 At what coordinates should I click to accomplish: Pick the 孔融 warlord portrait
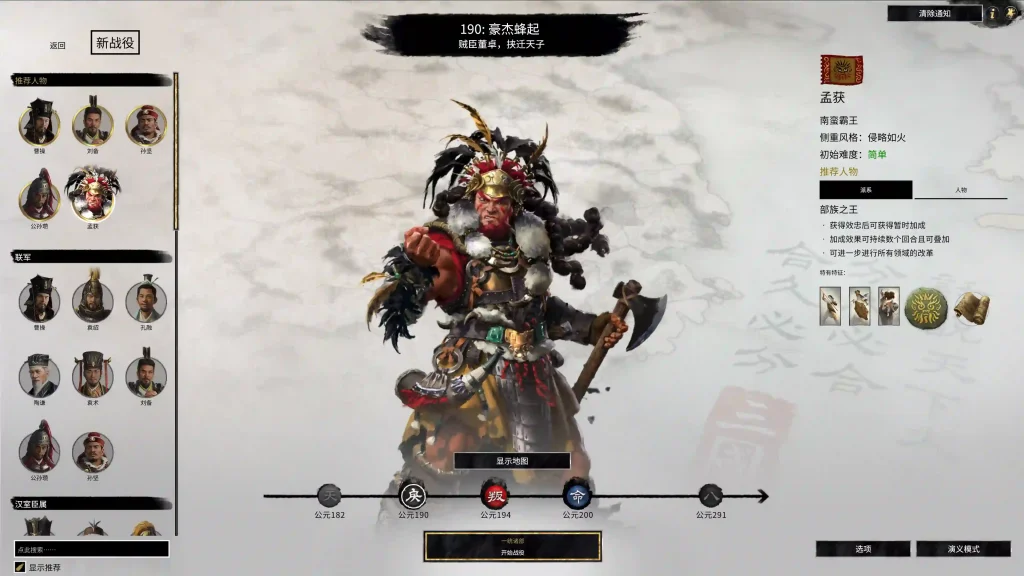pyautogui.click(x=146, y=300)
